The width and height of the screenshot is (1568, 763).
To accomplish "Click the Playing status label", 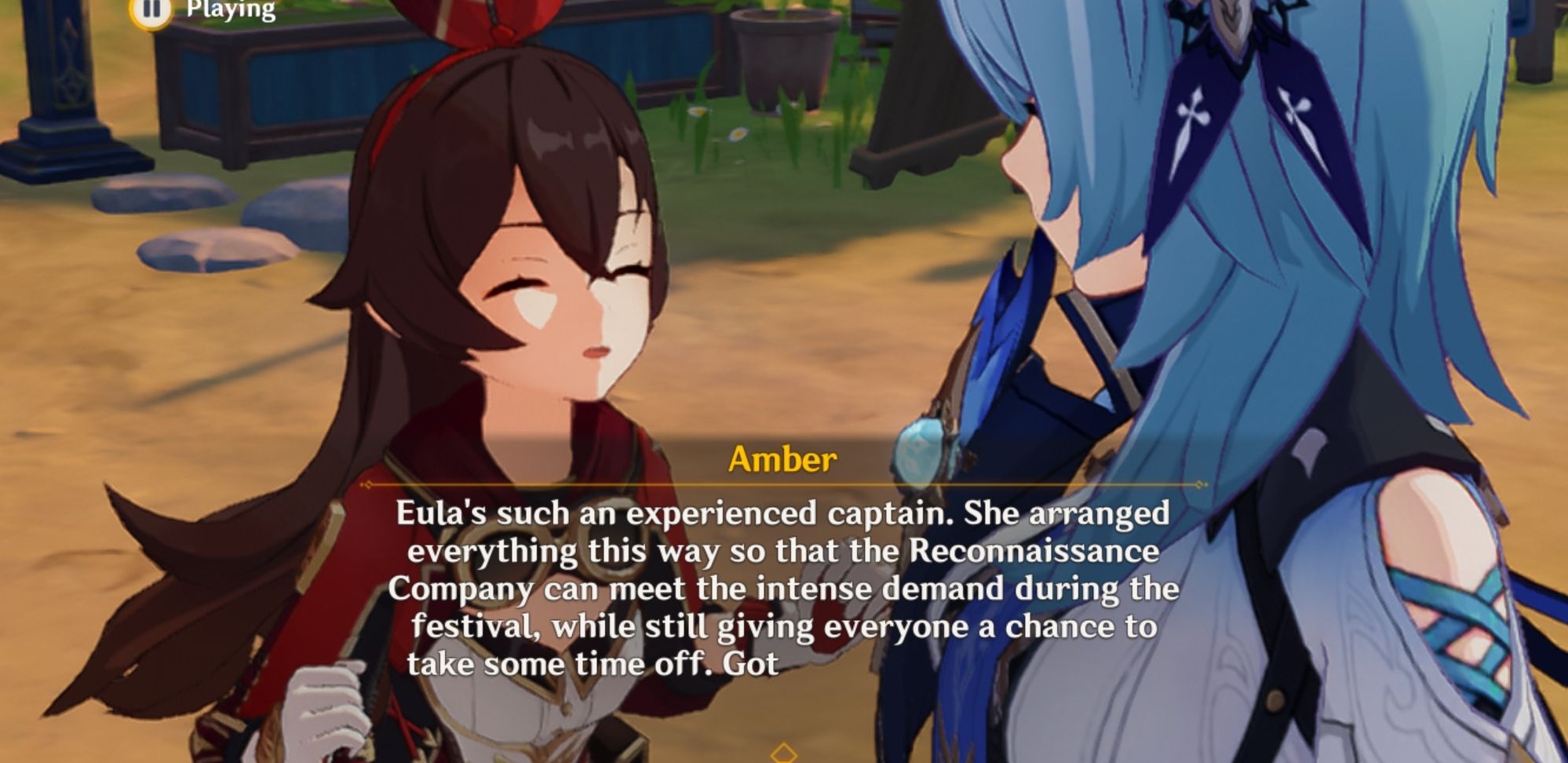I will click(x=228, y=9).
